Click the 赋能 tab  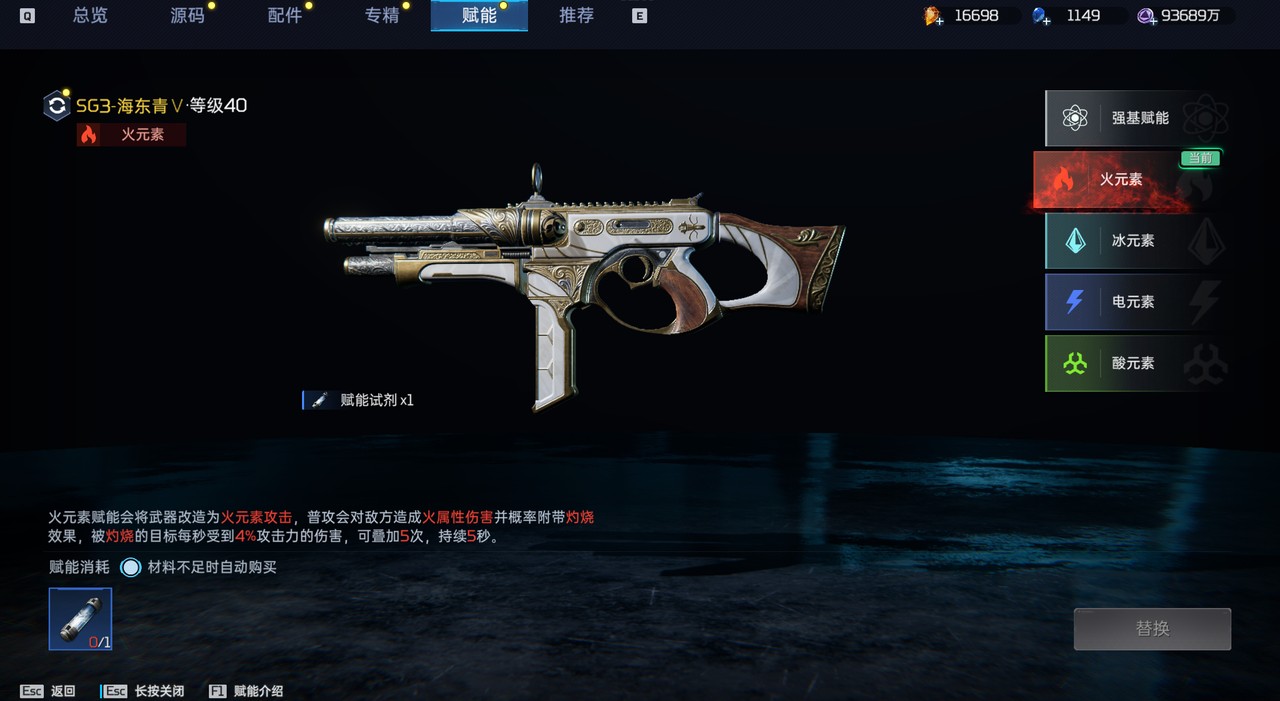[x=479, y=16]
